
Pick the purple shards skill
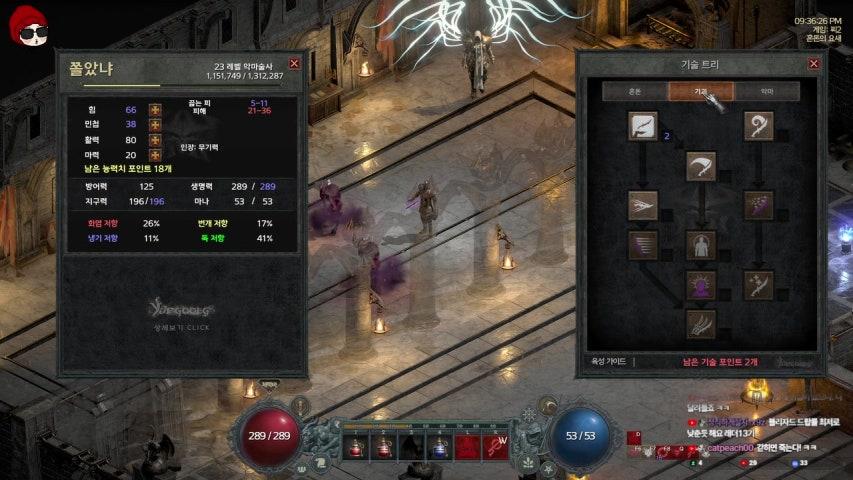(758, 205)
